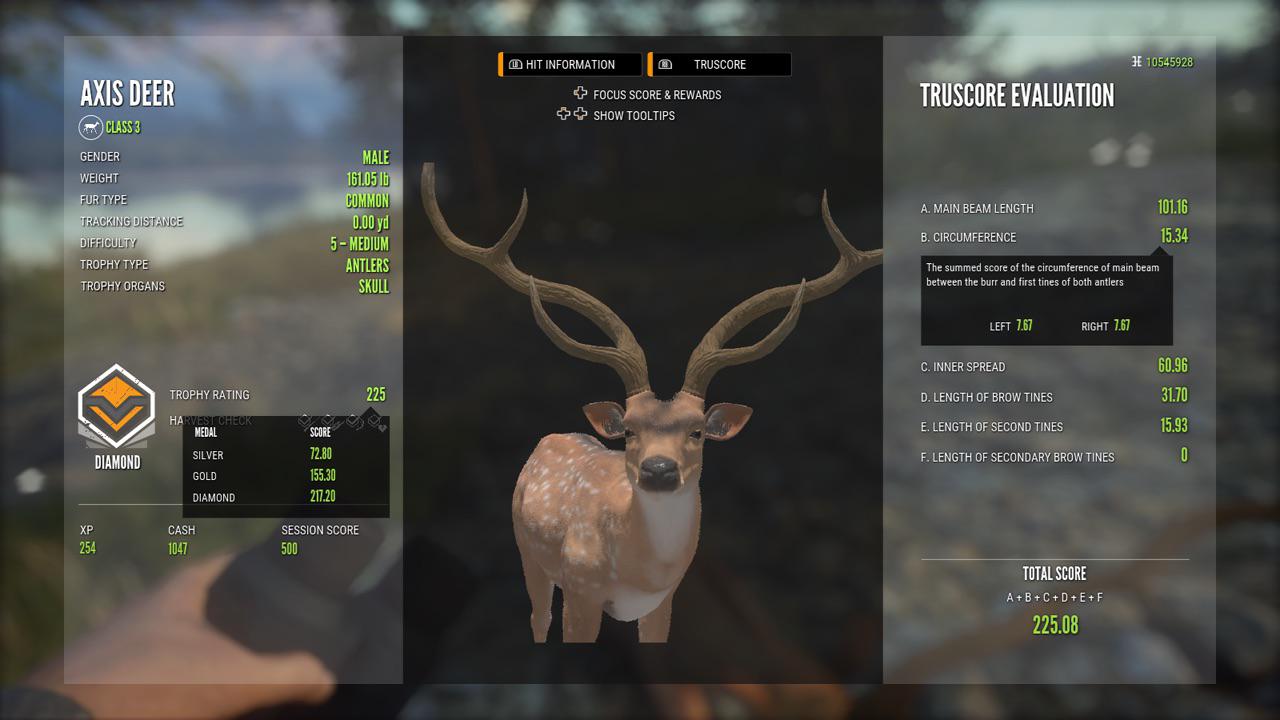Switch to the TruScore tab
This screenshot has width=1280, height=720.
tap(720, 64)
